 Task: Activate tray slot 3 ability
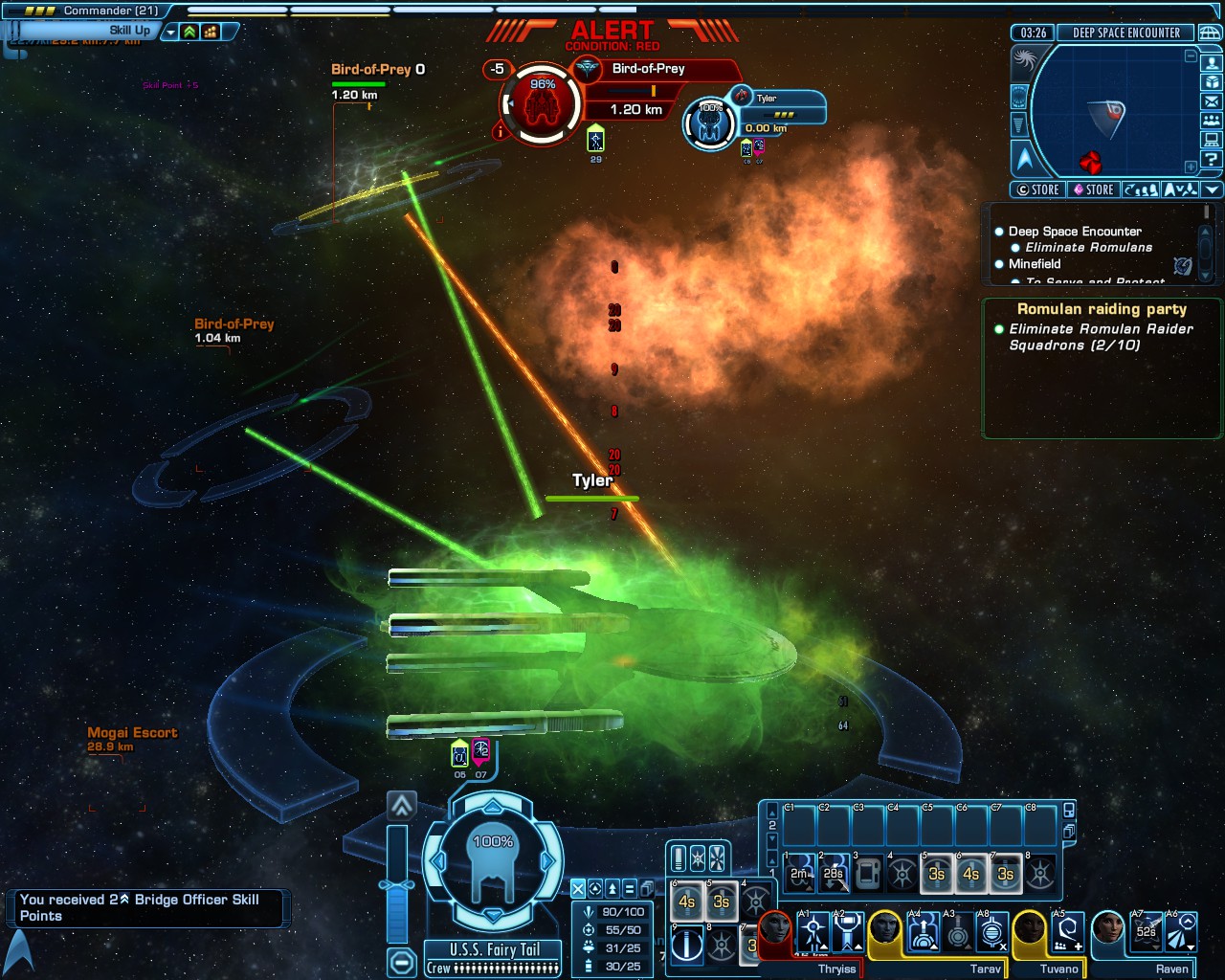(x=868, y=873)
